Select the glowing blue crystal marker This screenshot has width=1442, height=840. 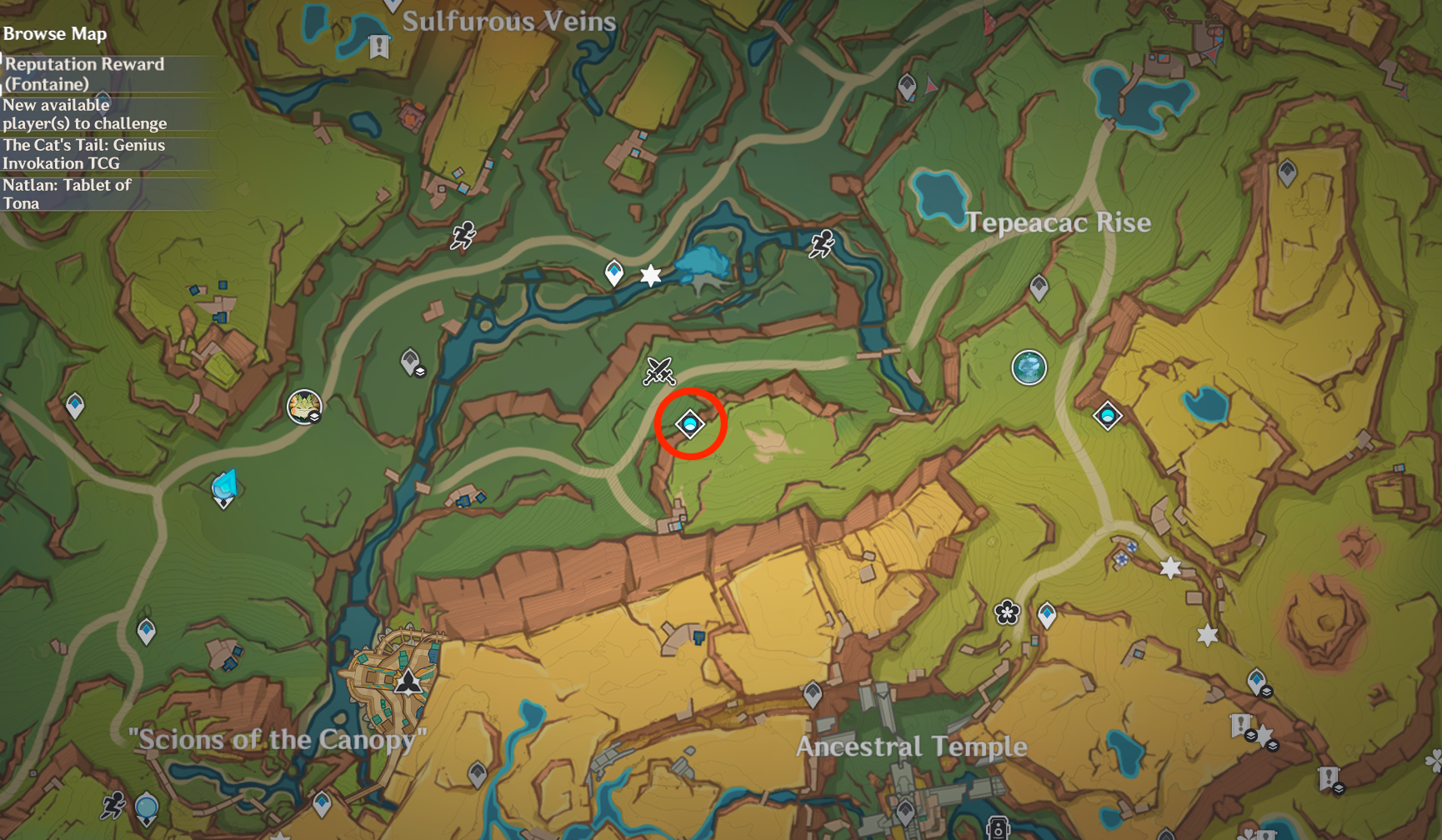coord(225,486)
